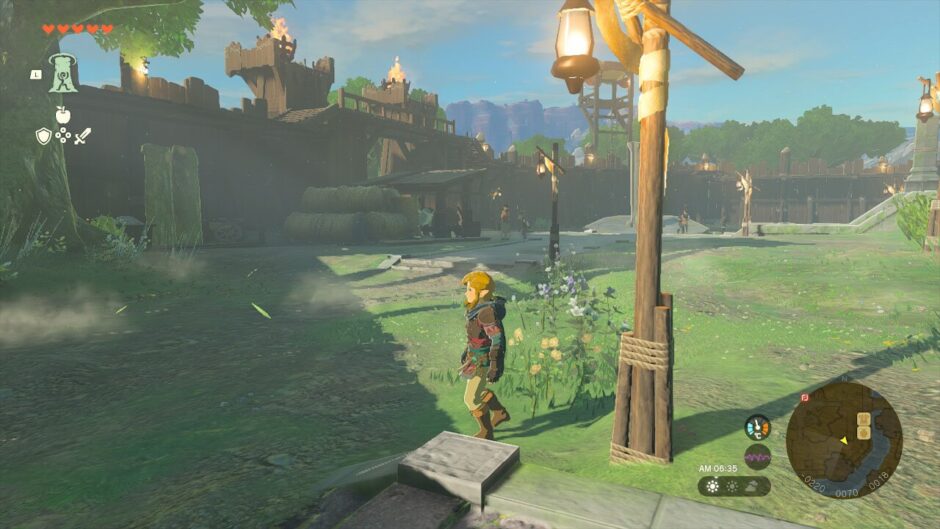Screen dimensions: 940x529
Task: Click the red marker on the minimap
Action: tap(806, 397)
